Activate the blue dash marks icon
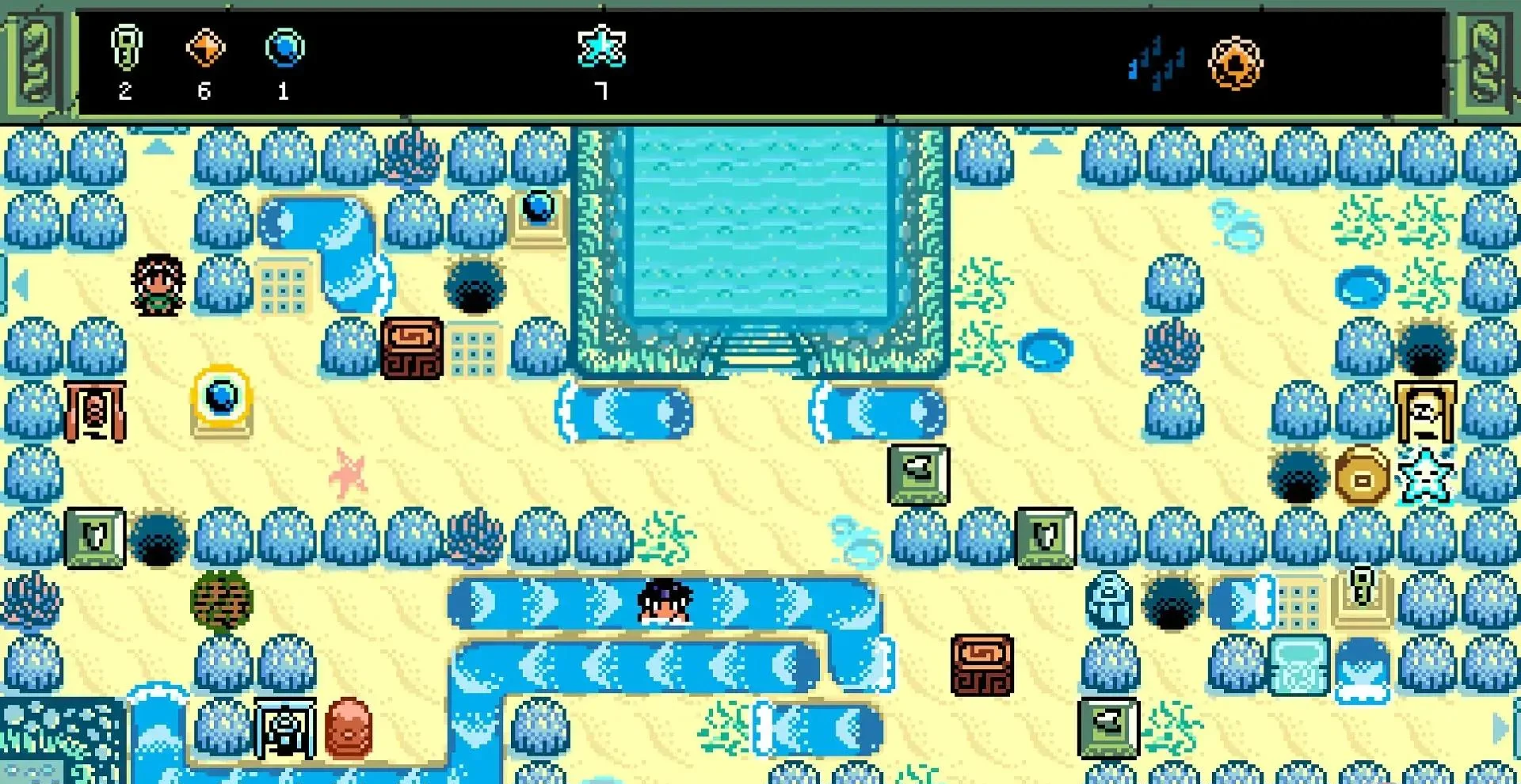 tap(1156, 63)
